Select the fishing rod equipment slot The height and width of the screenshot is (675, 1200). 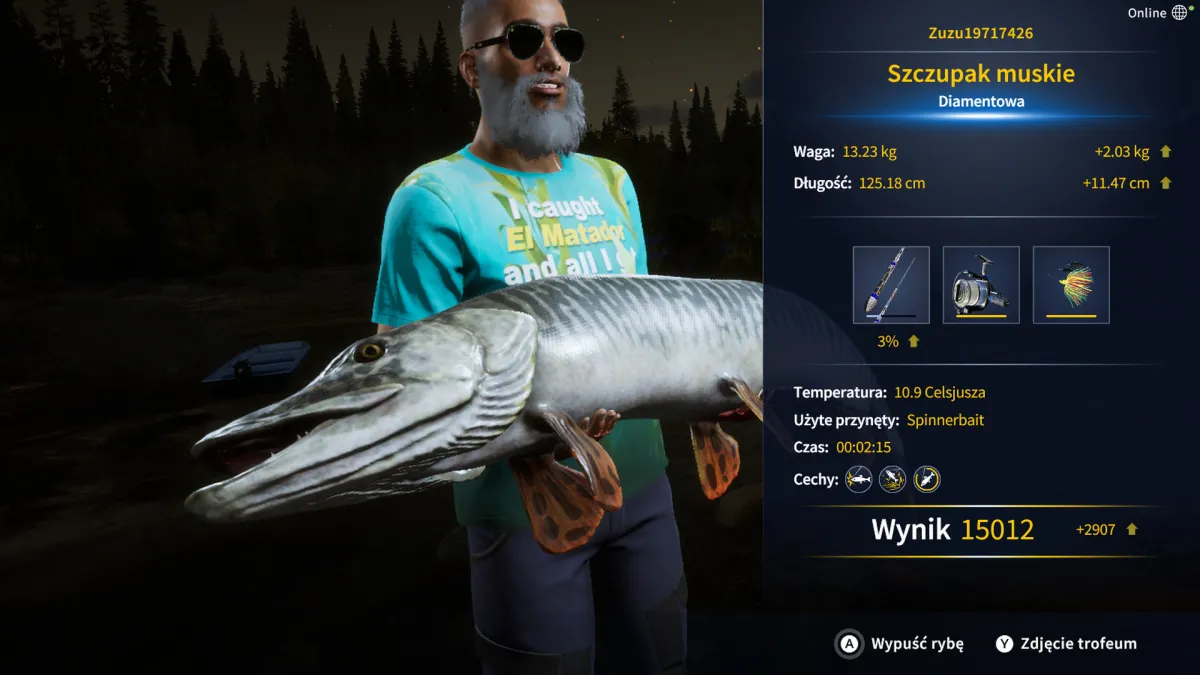[891, 285]
